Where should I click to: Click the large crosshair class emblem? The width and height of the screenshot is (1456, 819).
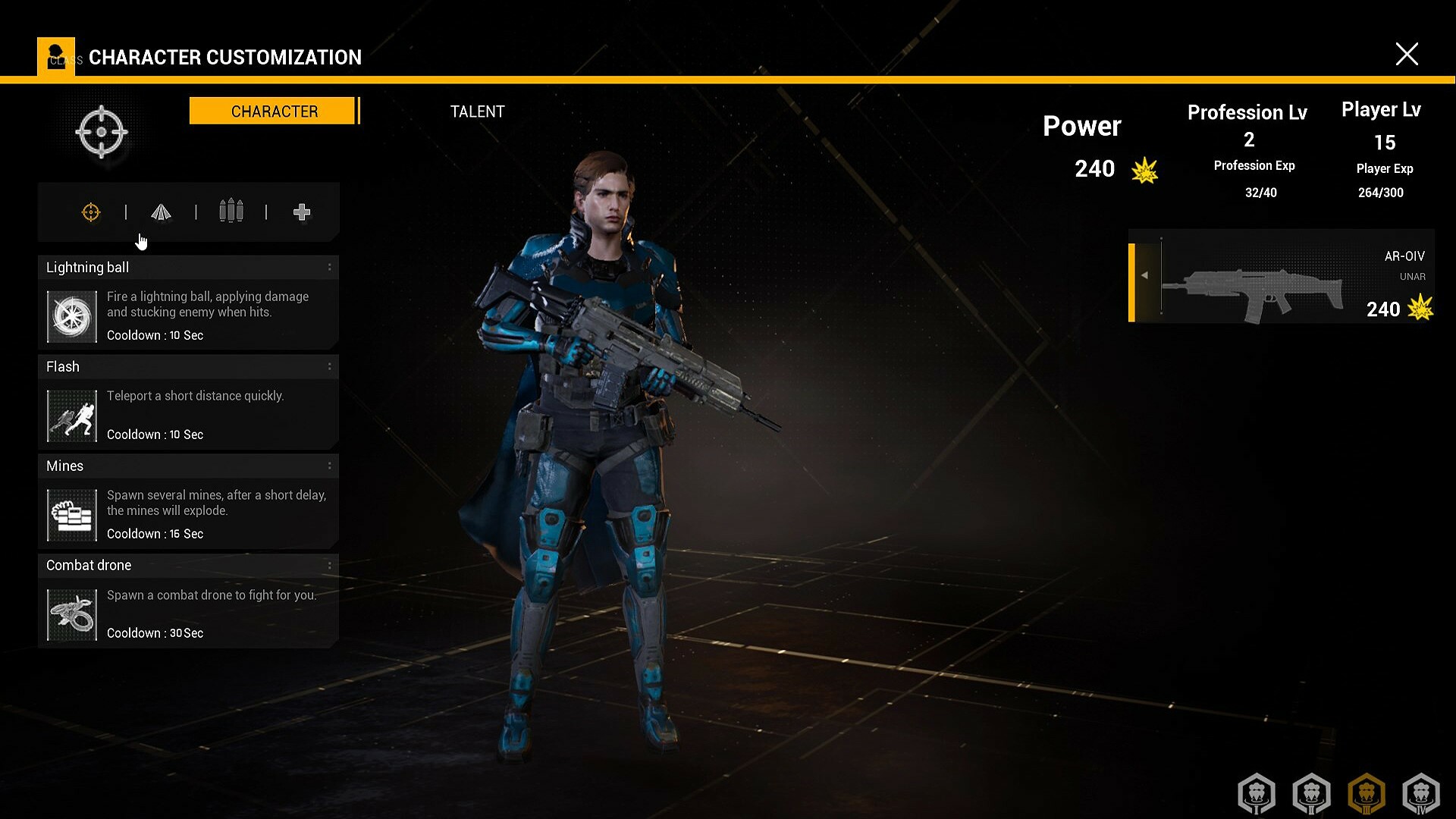point(102,132)
